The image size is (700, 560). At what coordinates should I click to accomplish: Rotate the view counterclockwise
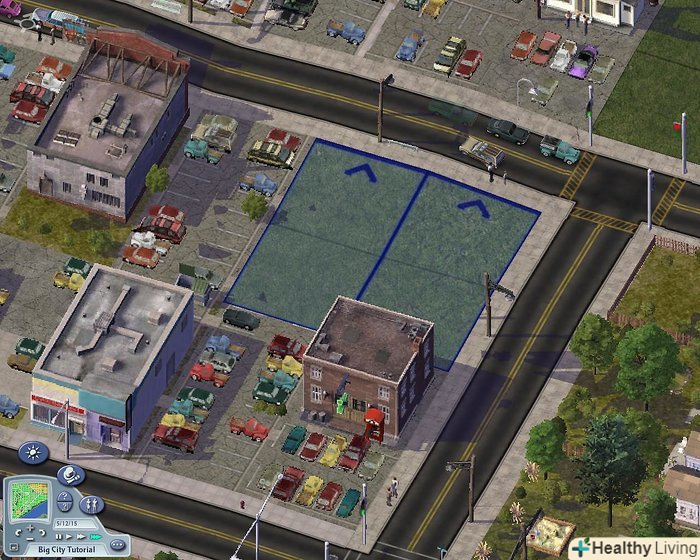(18, 533)
